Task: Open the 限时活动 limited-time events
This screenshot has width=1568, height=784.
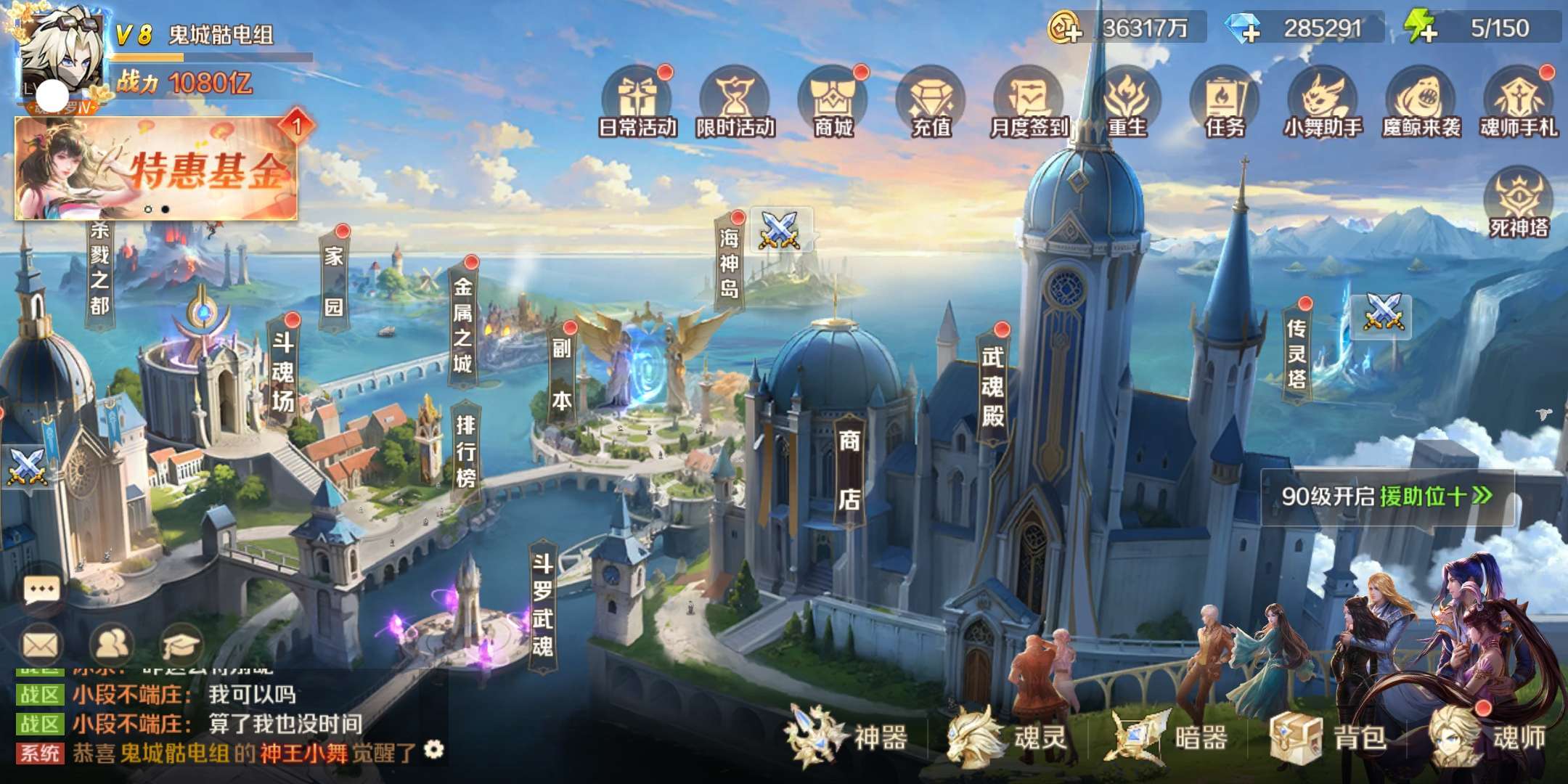Action: tap(735, 103)
